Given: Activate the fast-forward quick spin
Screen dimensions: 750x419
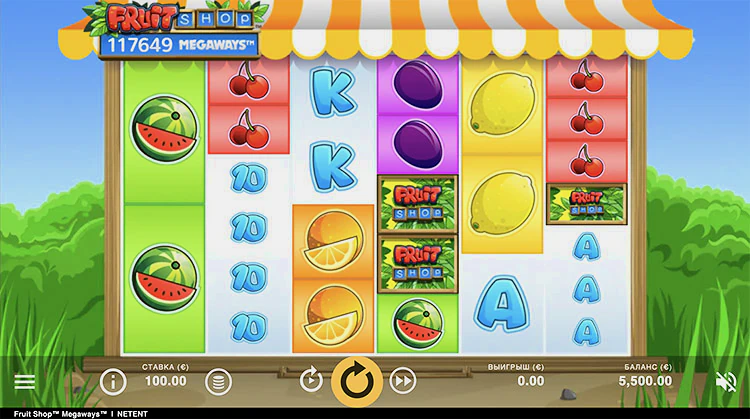Looking at the screenshot, I should pos(402,380).
